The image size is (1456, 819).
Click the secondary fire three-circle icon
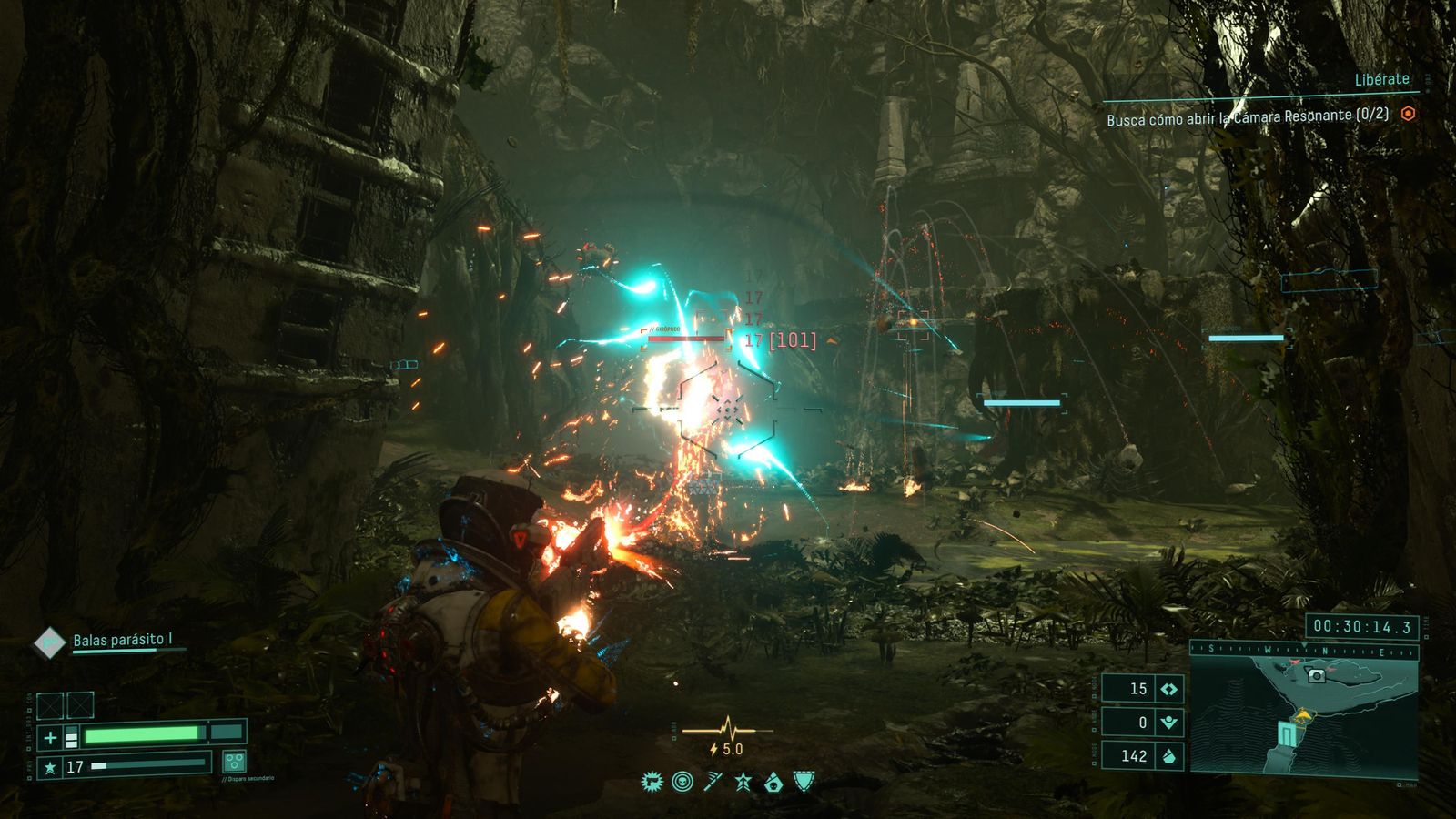click(x=234, y=762)
